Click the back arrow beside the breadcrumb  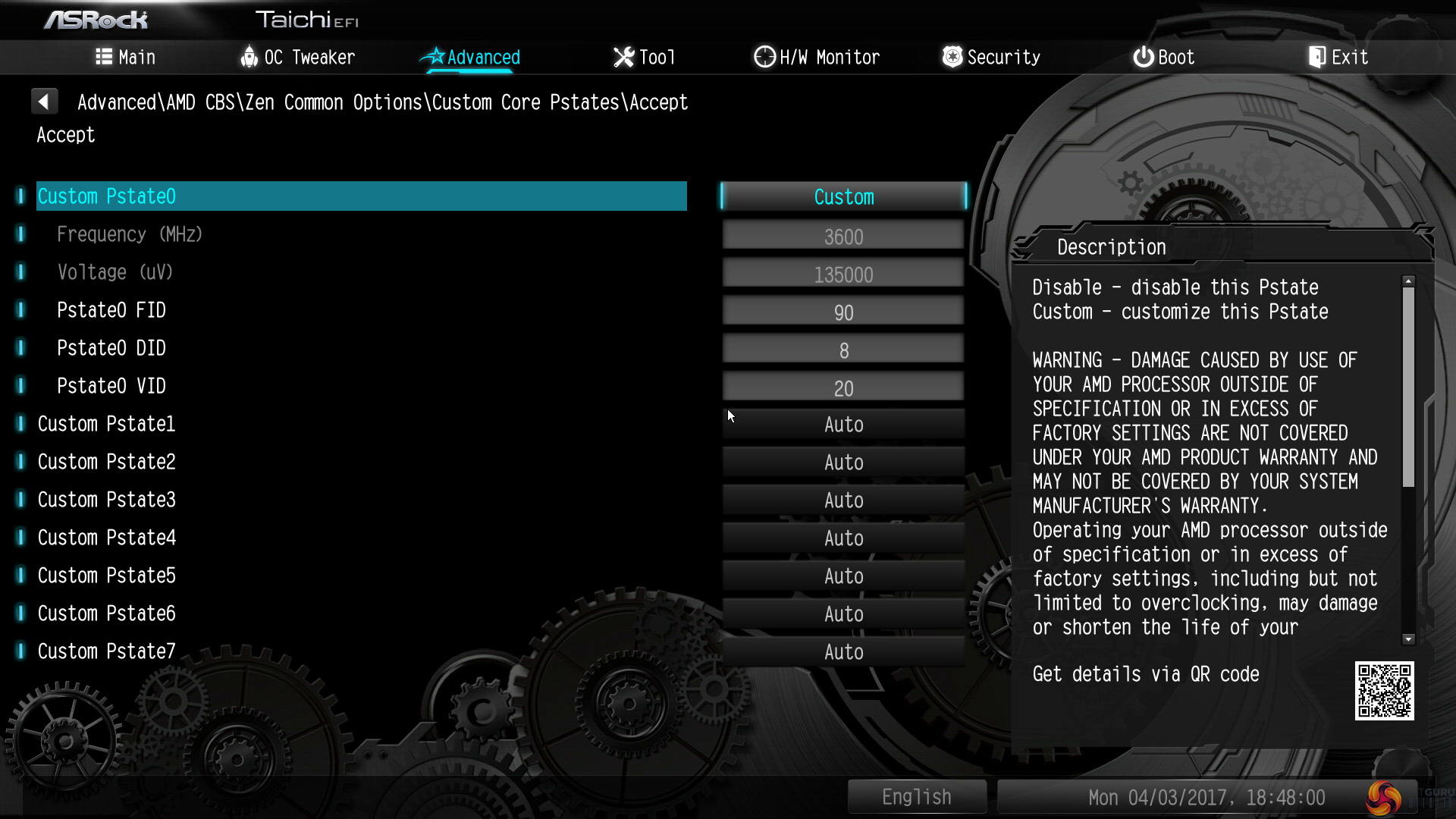[x=44, y=102]
